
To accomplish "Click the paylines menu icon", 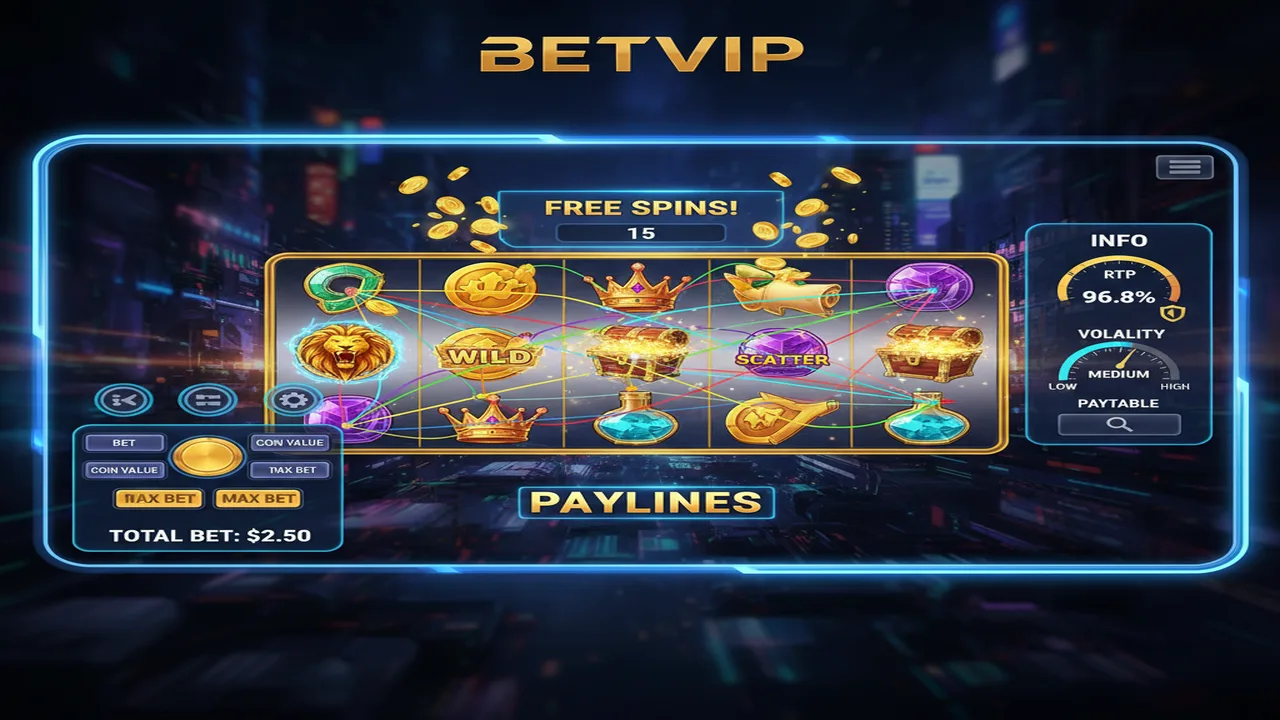I will (204, 398).
